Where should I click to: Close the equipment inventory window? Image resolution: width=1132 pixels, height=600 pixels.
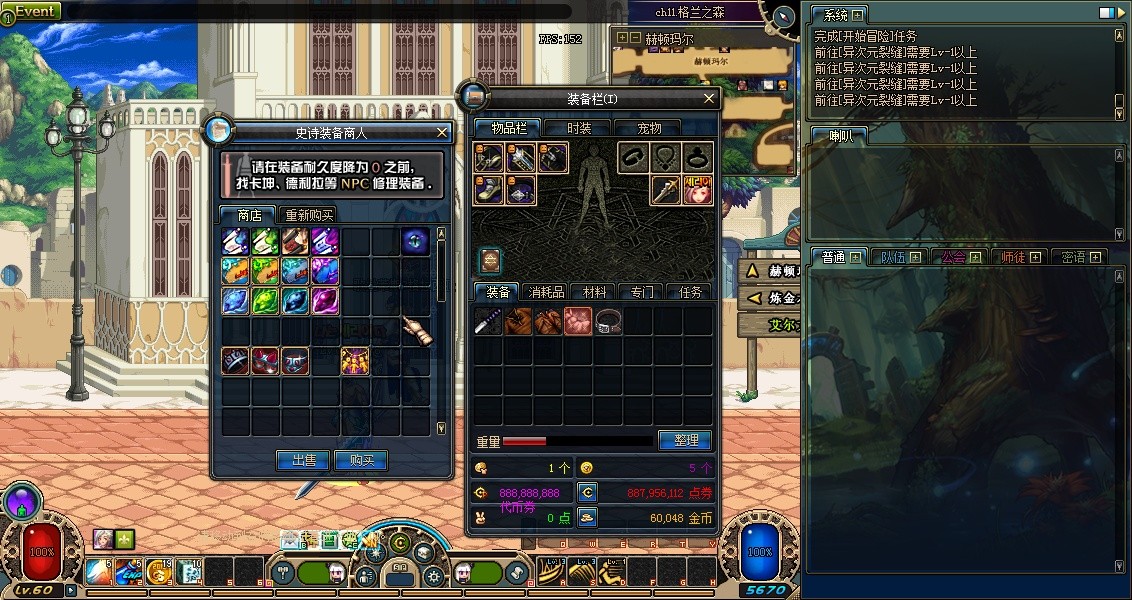pyautogui.click(x=709, y=99)
